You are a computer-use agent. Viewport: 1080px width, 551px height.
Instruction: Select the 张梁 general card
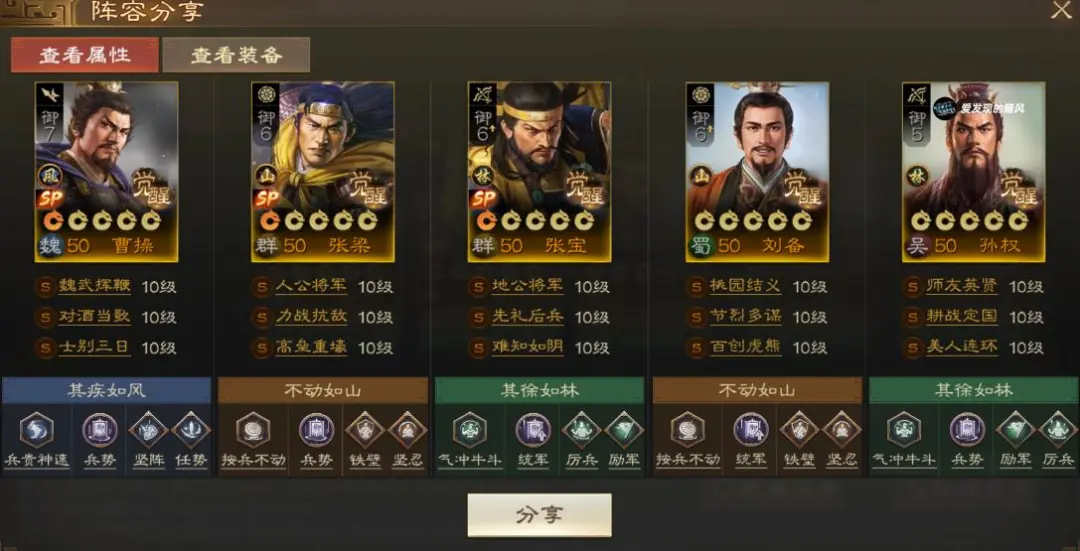point(322,171)
